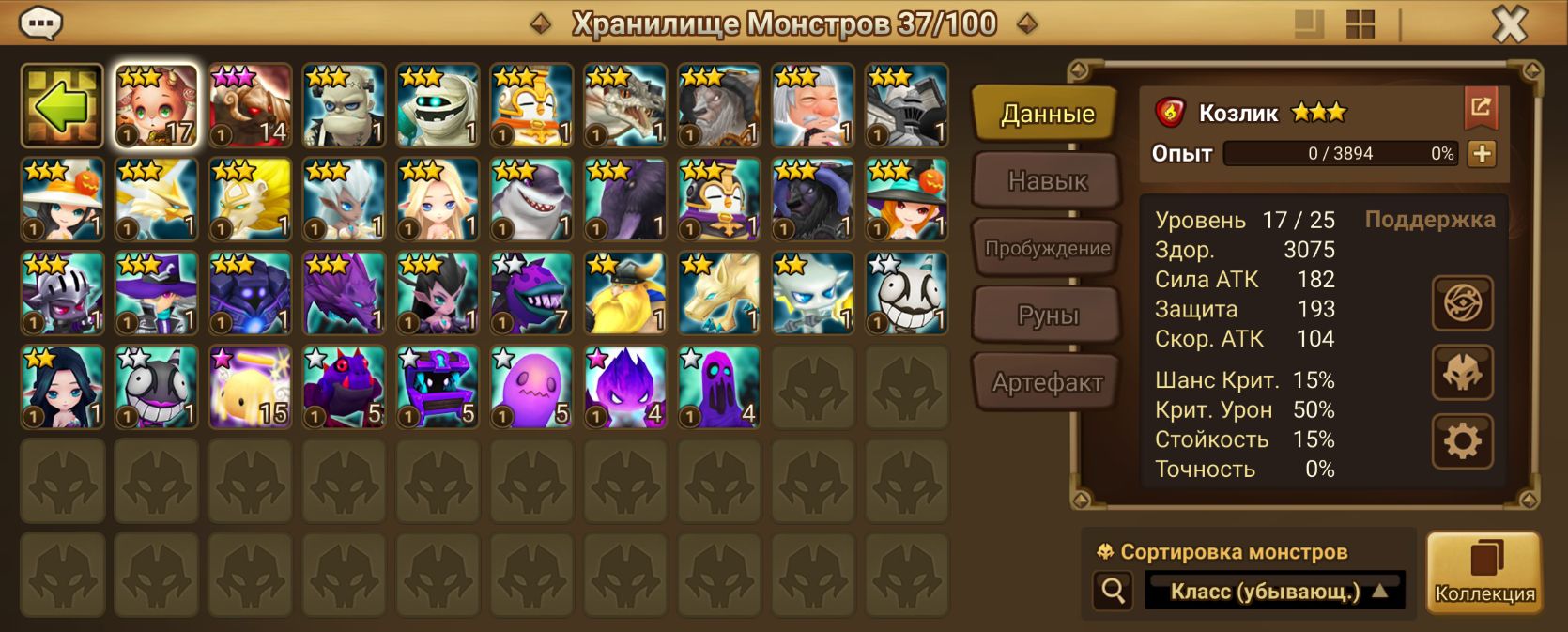1568x632 pixels.
Task: Select the shark monster thumbnail
Action: [531, 200]
